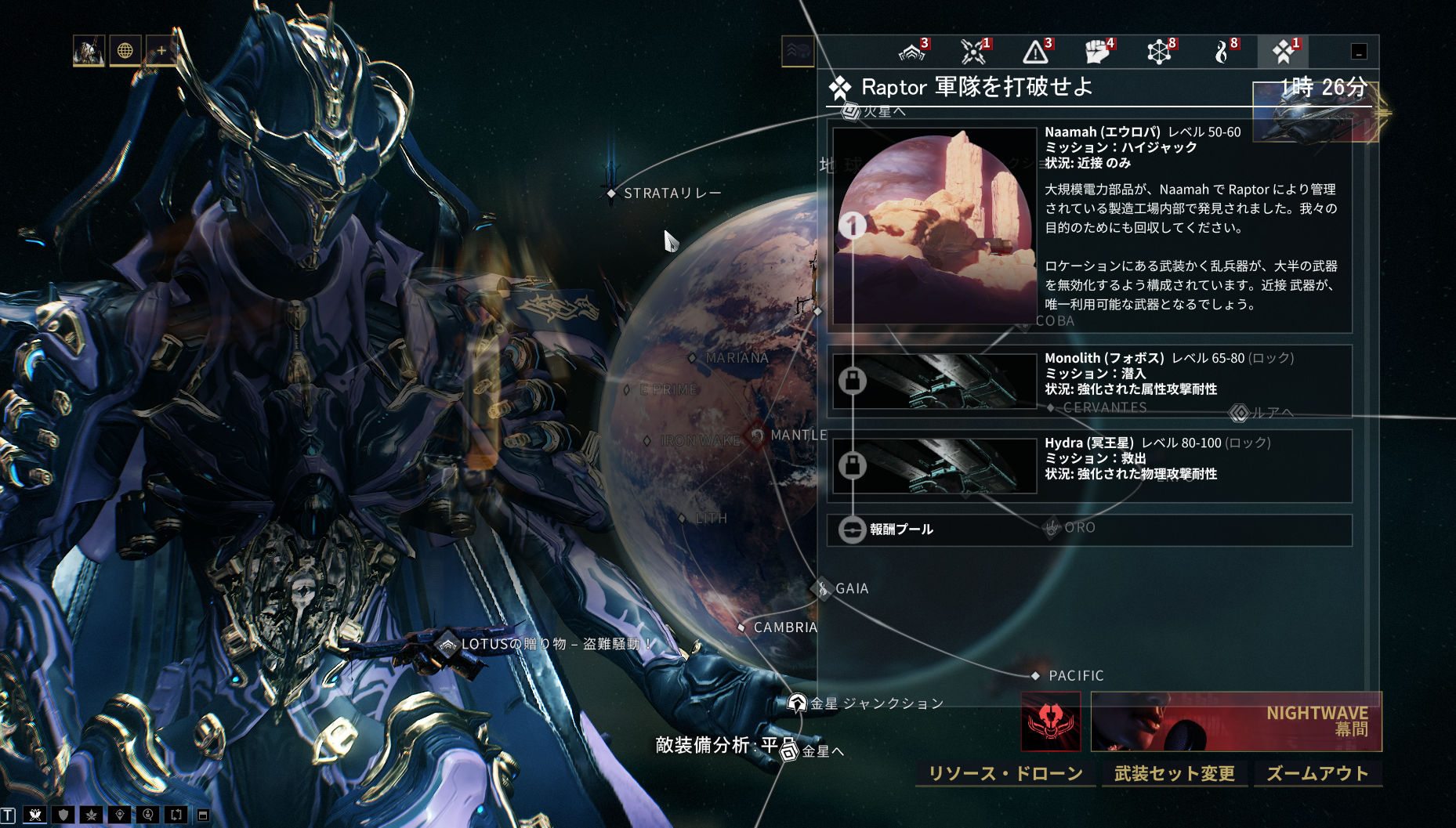Select the 金星 ジャンクション junction node

click(x=797, y=703)
